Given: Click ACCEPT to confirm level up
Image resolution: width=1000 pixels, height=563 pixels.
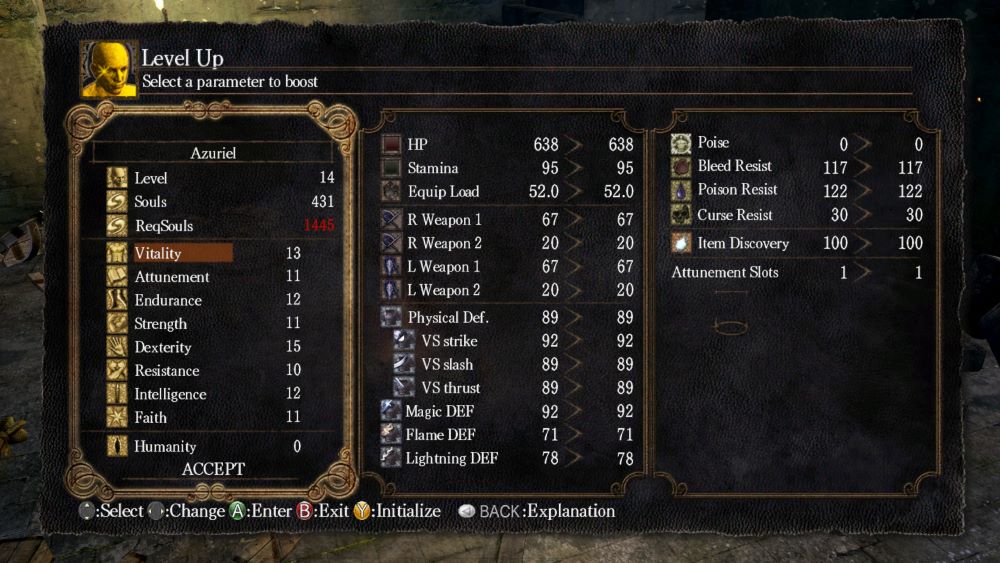Looking at the screenshot, I should (213, 469).
